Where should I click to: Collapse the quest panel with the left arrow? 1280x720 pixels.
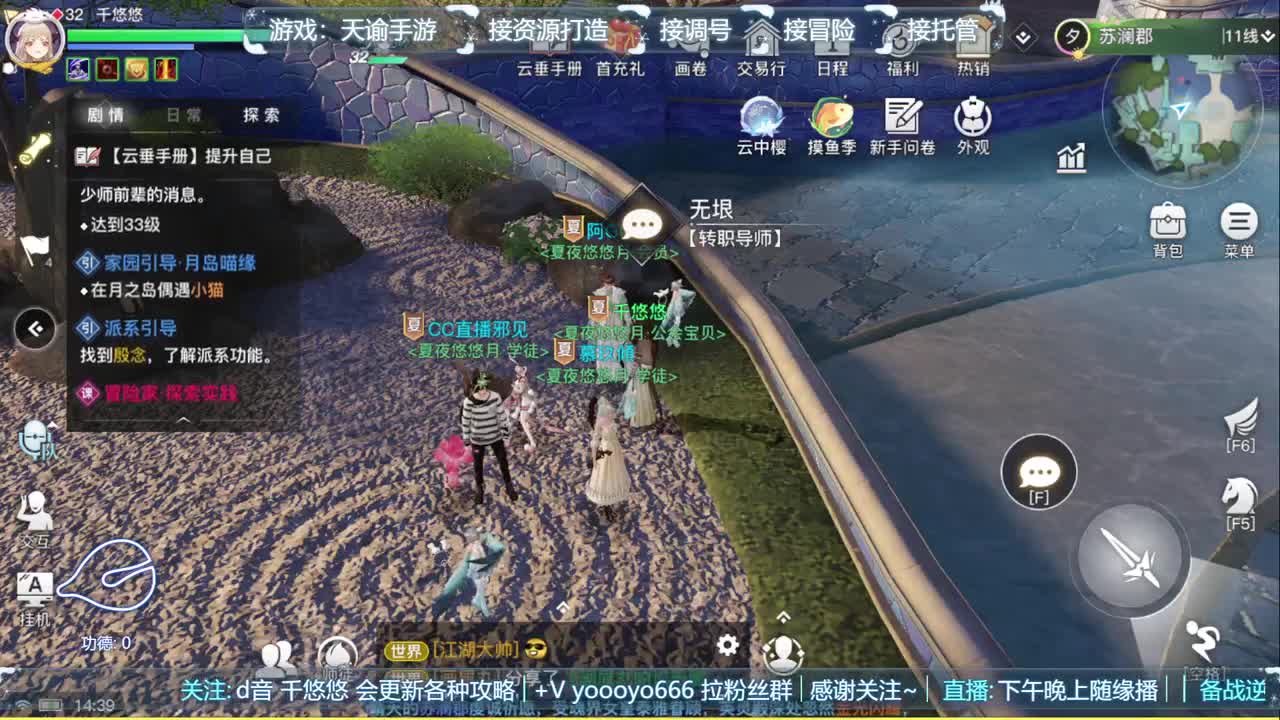click(x=35, y=330)
